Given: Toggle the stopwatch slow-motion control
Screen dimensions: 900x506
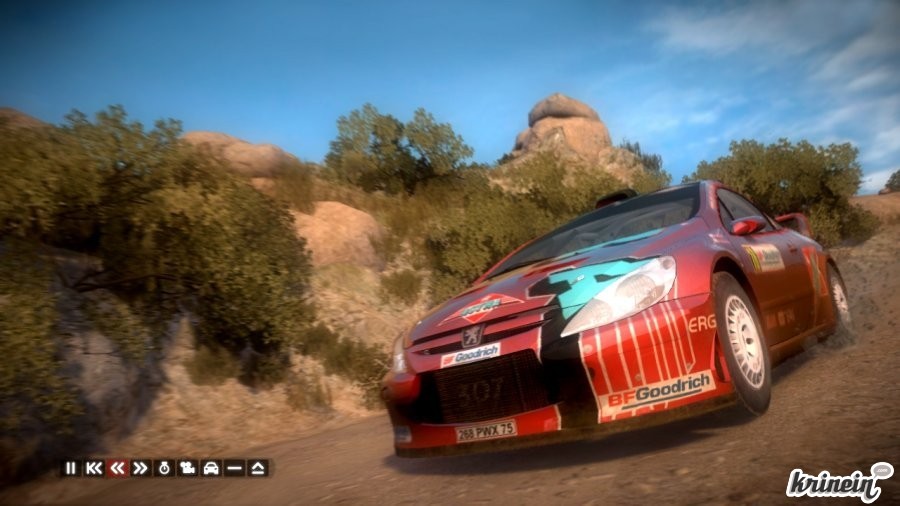Looking at the screenshot, I should tap(164, 467).
